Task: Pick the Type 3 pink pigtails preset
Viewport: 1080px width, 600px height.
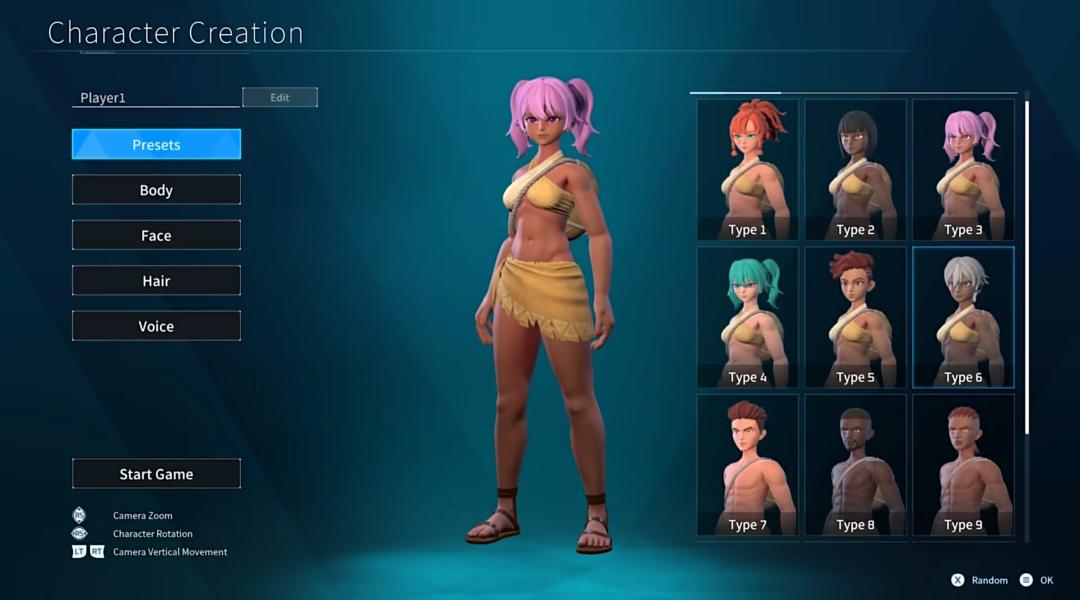Action: coord(963,169)
